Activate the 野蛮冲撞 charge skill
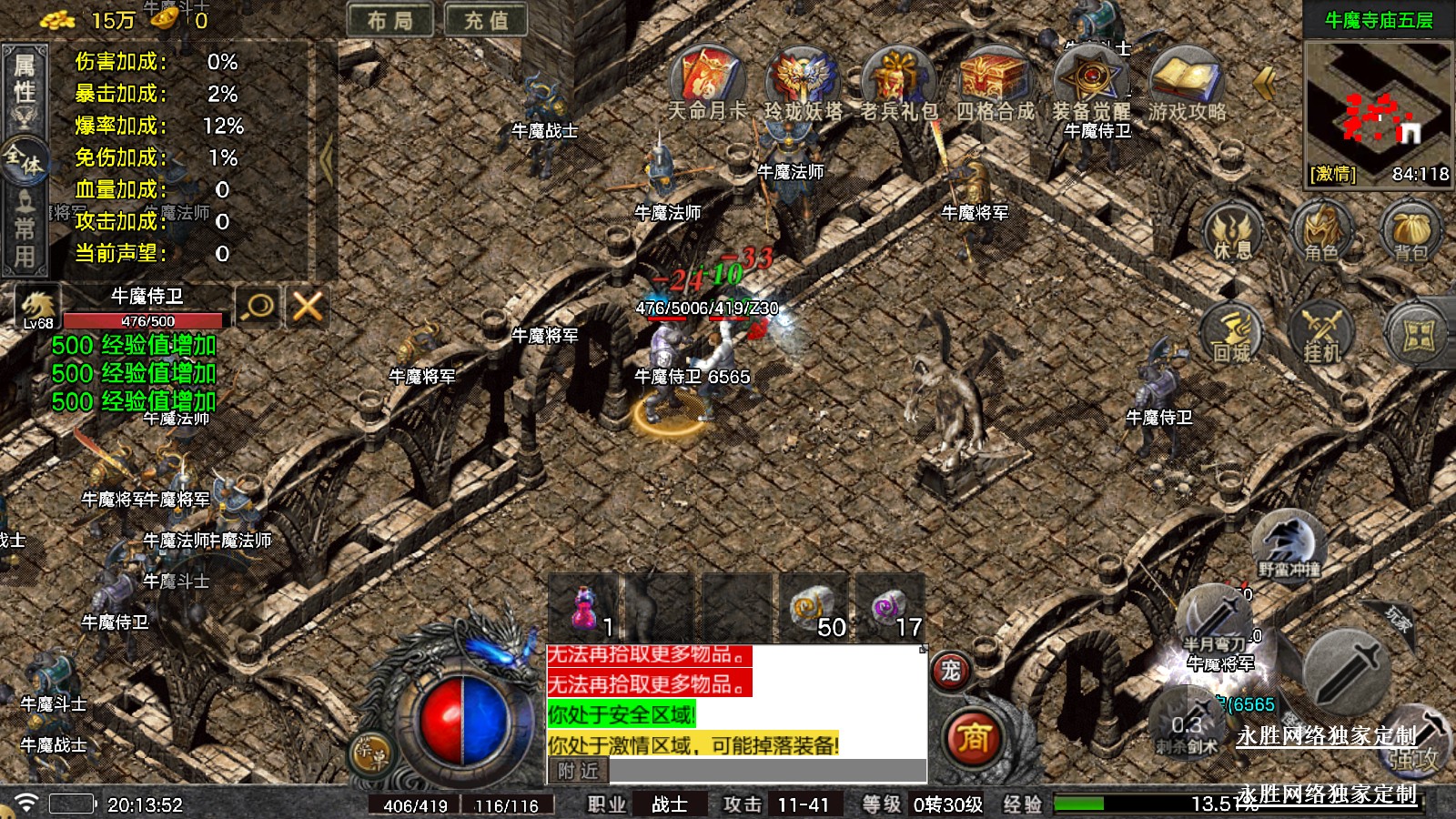 pos(1288,544)
